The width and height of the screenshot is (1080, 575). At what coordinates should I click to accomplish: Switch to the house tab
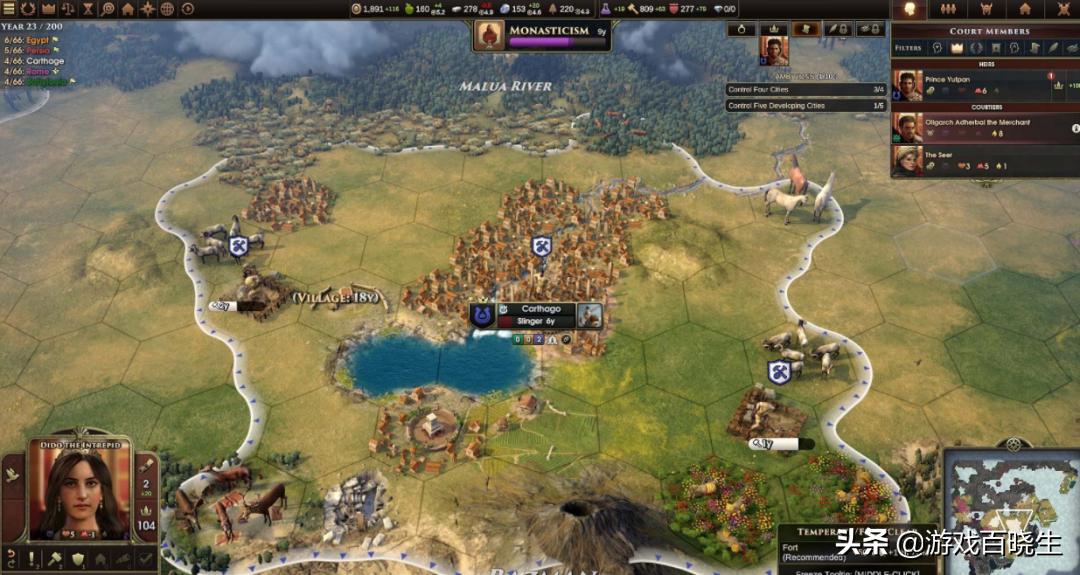[1023, 9]
